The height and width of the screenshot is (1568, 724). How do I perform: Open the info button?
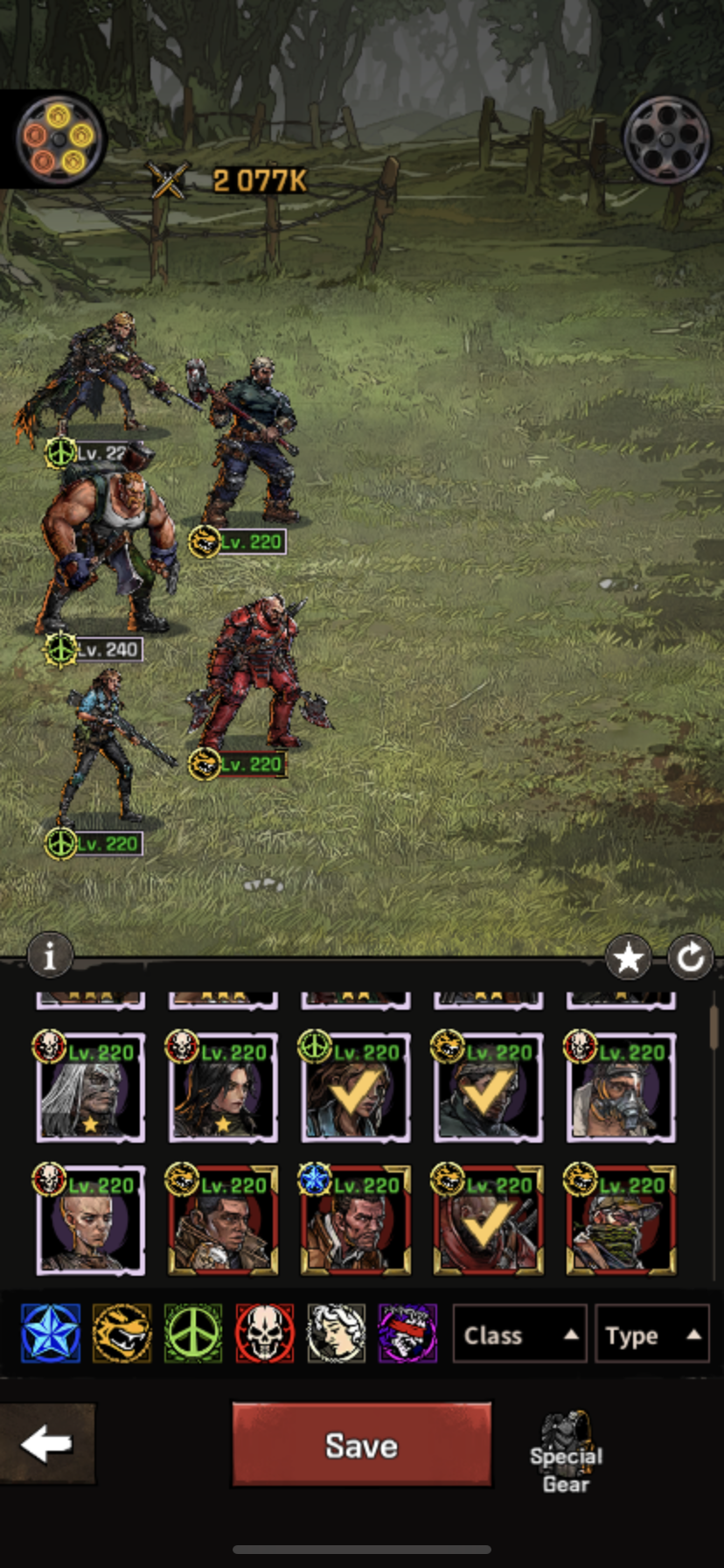pyautogui.click(x=49, y=955)
